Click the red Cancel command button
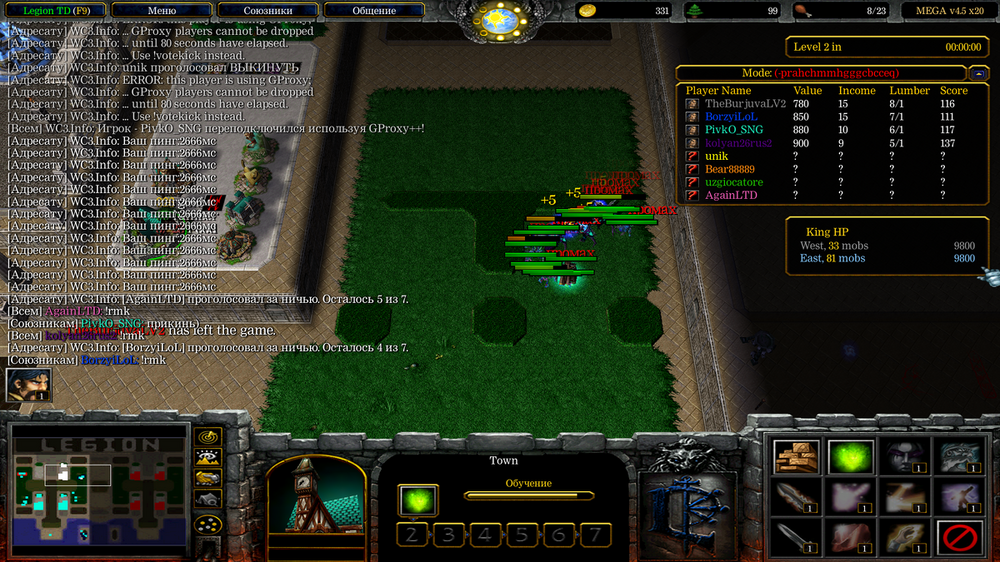Screen dimensions: 1000x562 [x=959, y=538]
